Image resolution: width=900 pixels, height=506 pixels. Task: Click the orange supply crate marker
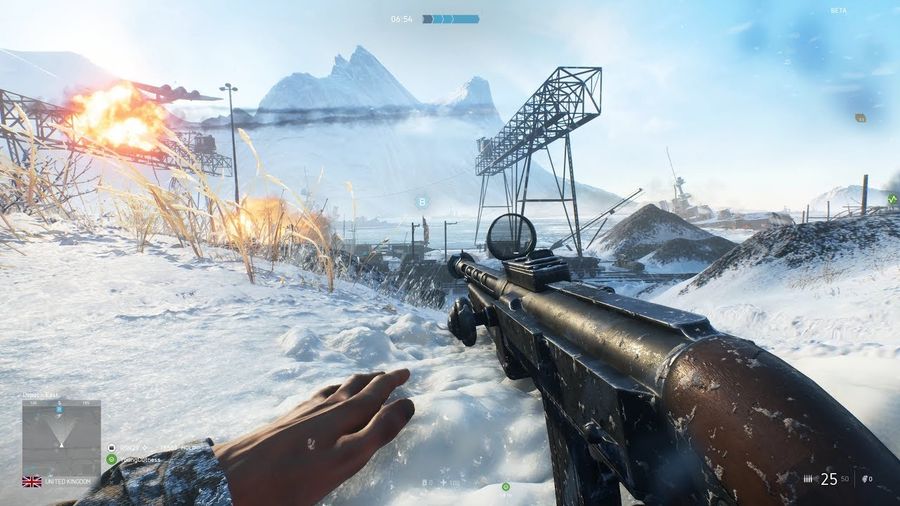click(x=860, y=118)
